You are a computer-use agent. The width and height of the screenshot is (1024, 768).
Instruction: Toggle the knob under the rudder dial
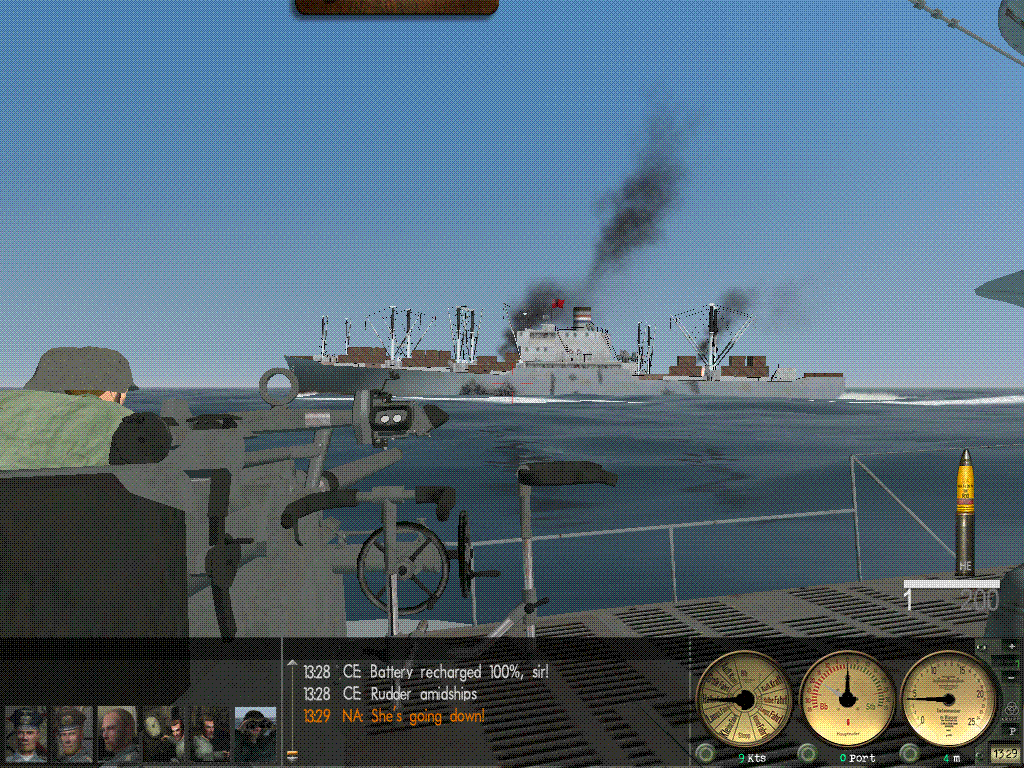coord(805,752)
